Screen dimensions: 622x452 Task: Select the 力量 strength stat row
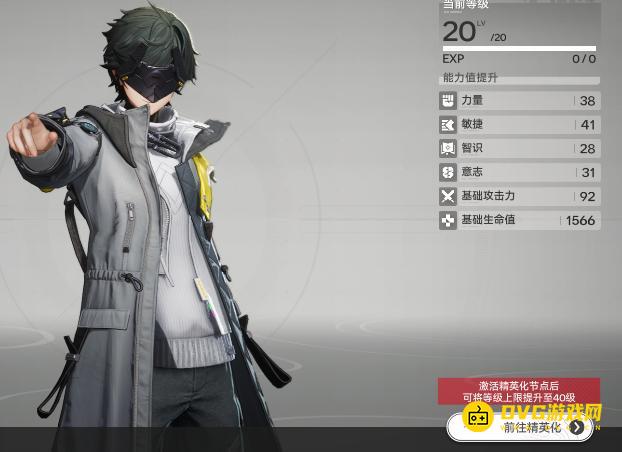click(x=519, y=101)
